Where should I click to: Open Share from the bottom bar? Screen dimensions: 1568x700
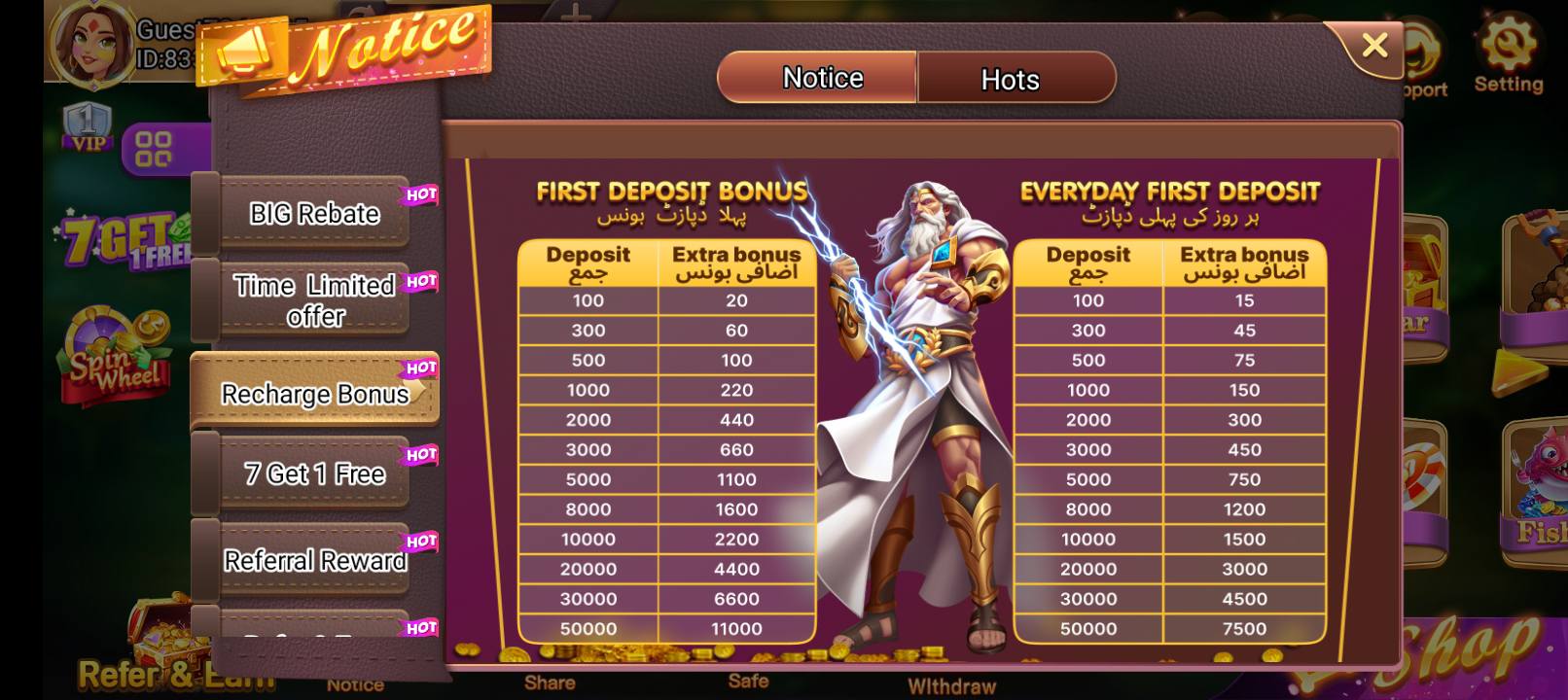click(x=551, y=682)
